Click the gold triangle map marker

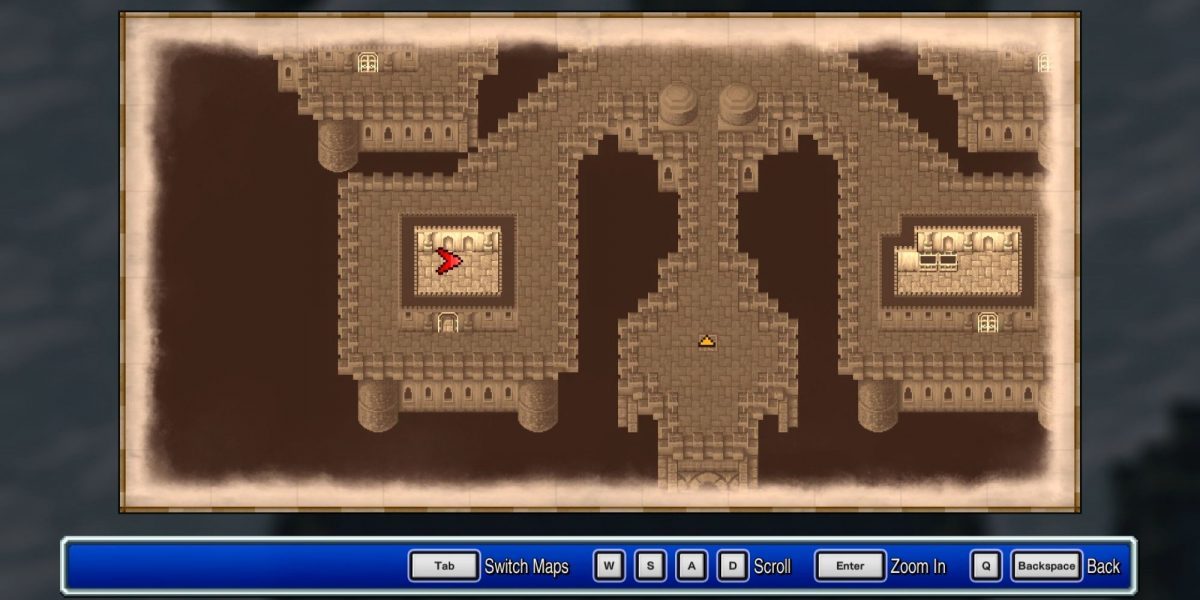coord(707,342)
